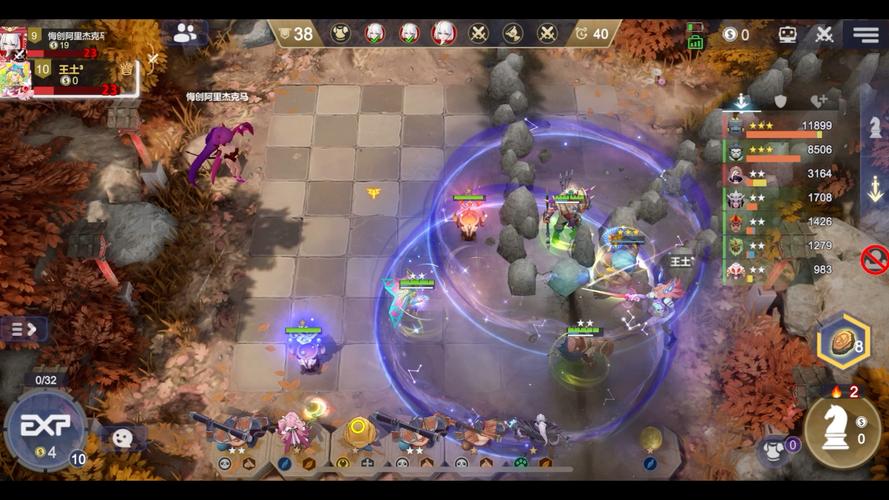889x500 pixels.
Task: Close the opponent info panel
Action: (153, 59)
